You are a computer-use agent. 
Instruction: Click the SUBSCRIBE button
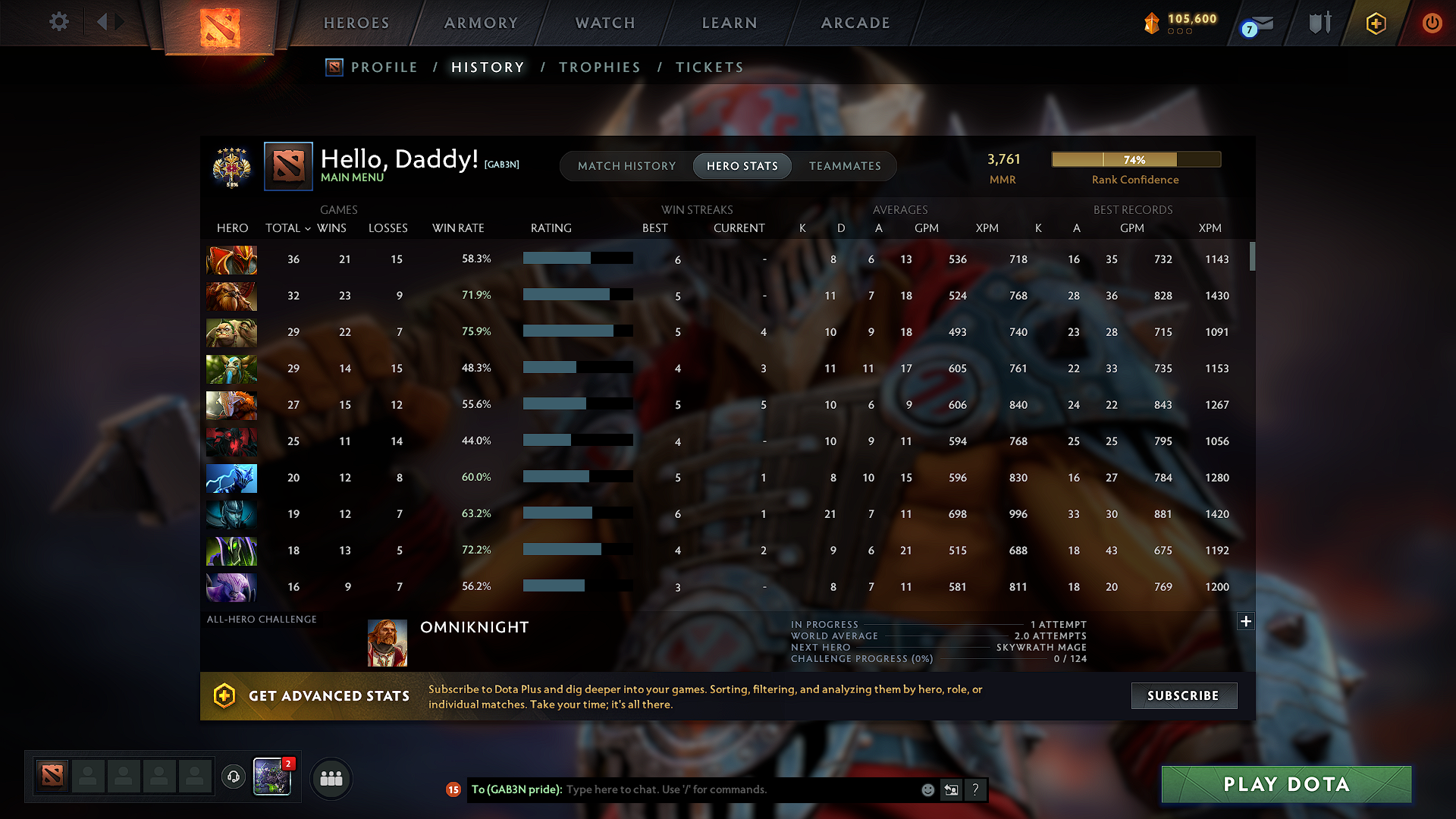(1184, 695)
